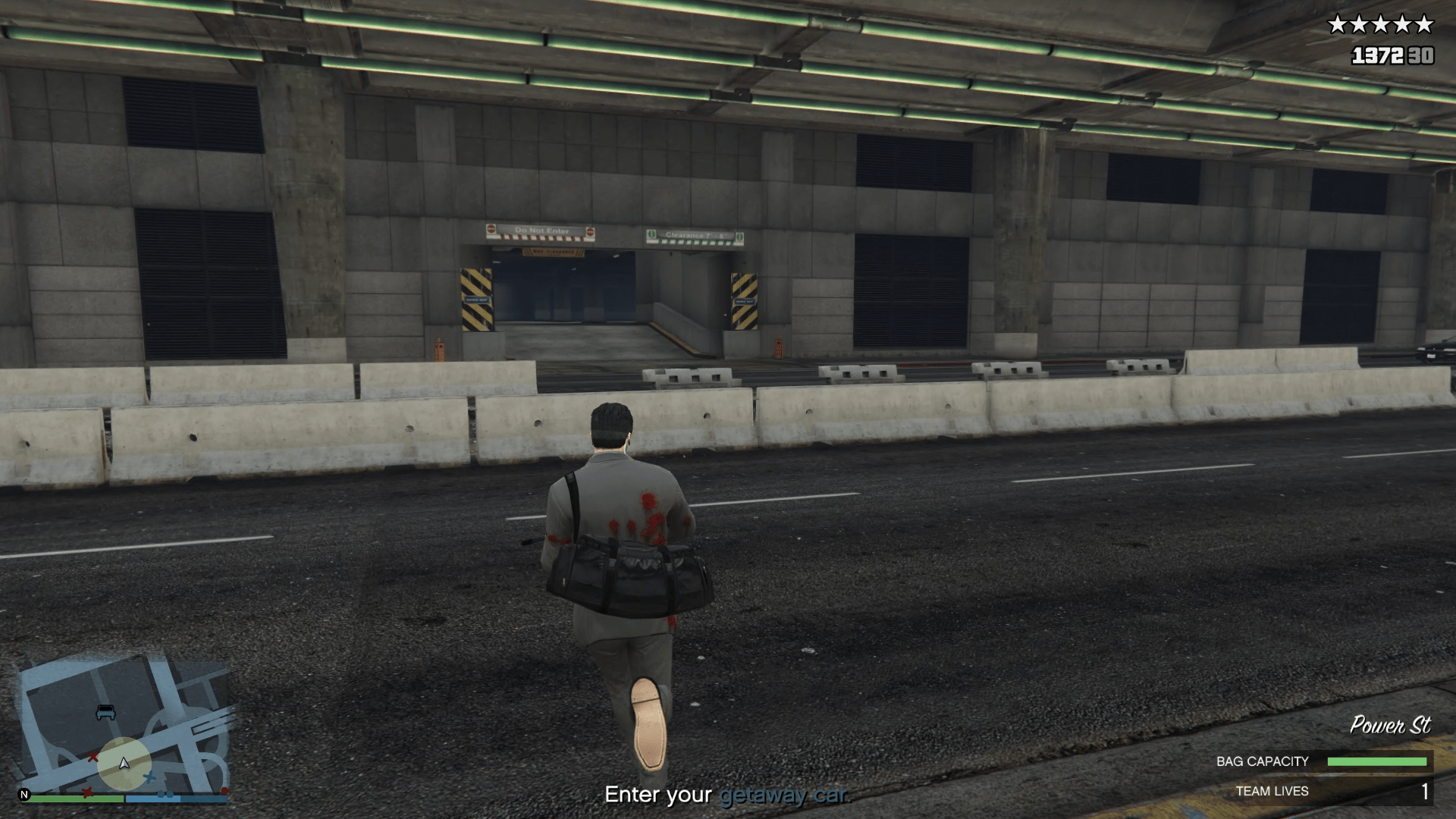Click the north 'N' compass indicator on minimap

tap(24, 795)
